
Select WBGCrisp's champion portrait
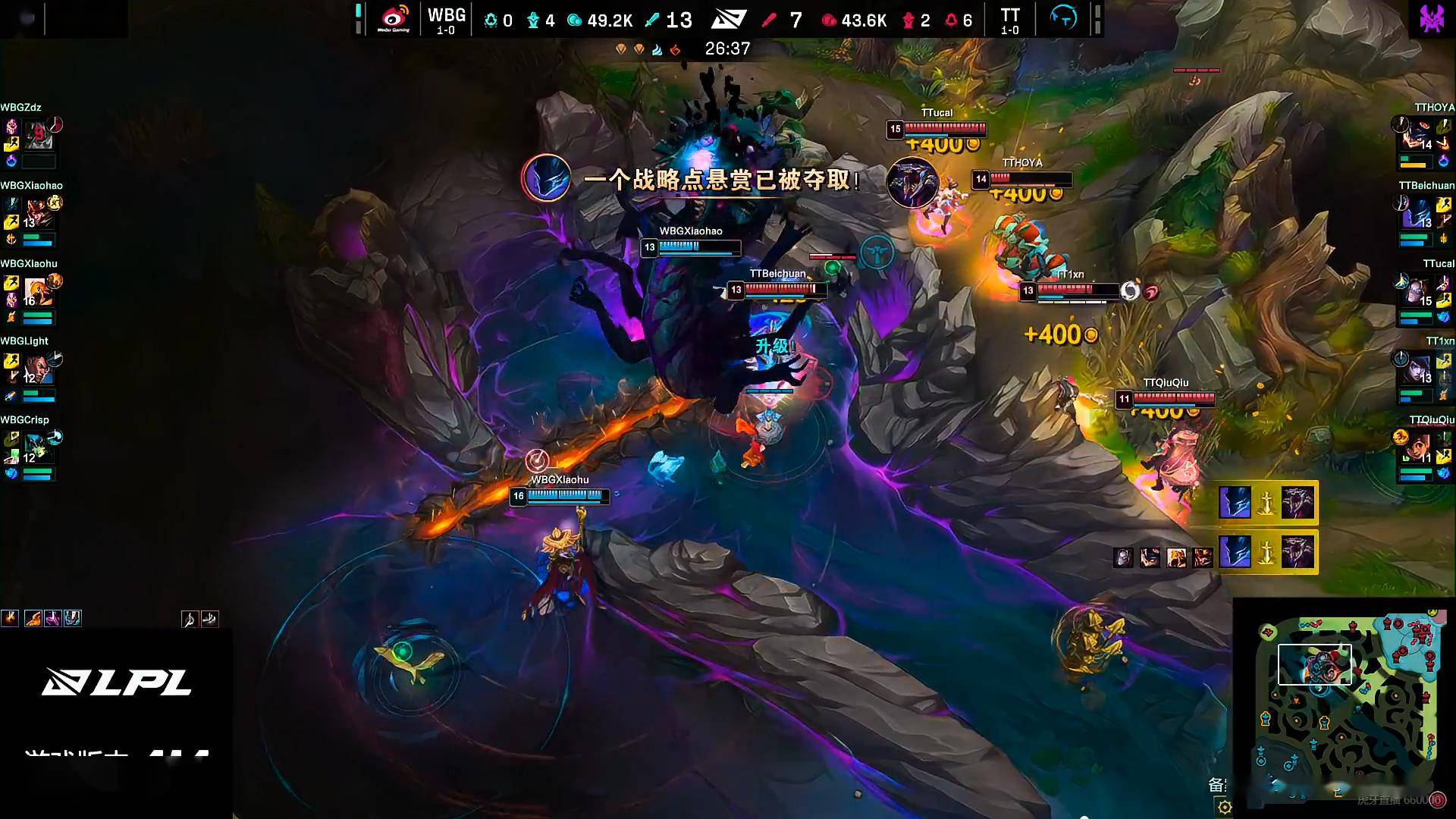36,449
